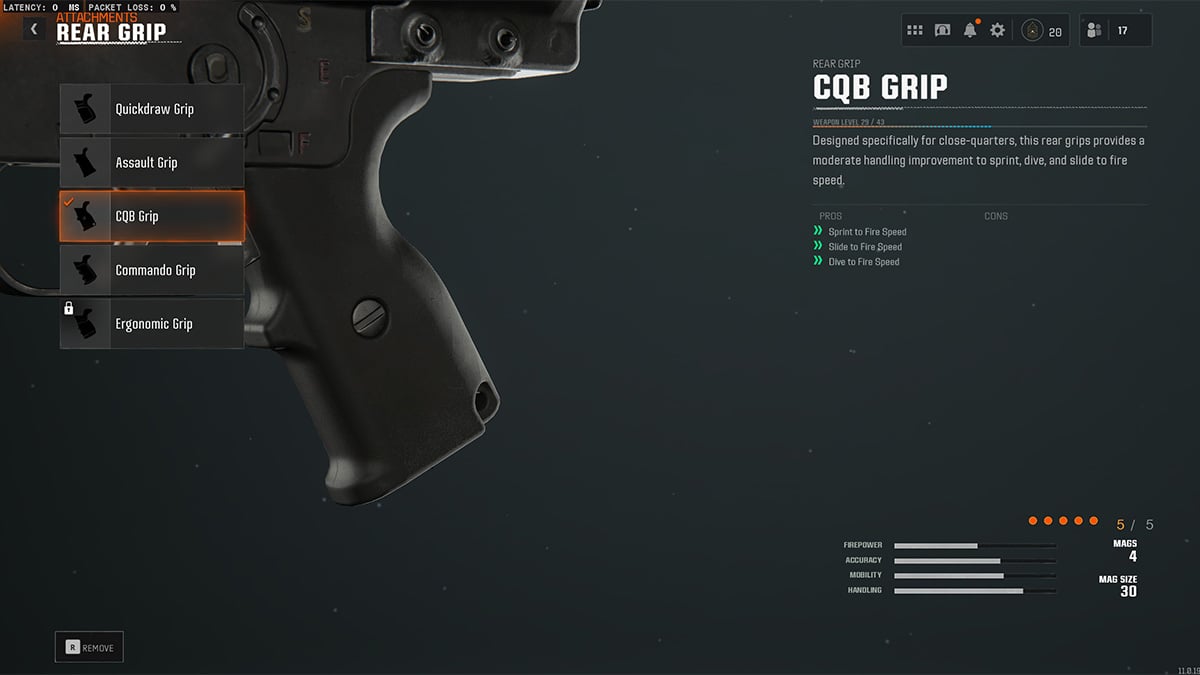Click the Remove attachment button
Screen dimensions: 1200x675
(x=89, y=647)
